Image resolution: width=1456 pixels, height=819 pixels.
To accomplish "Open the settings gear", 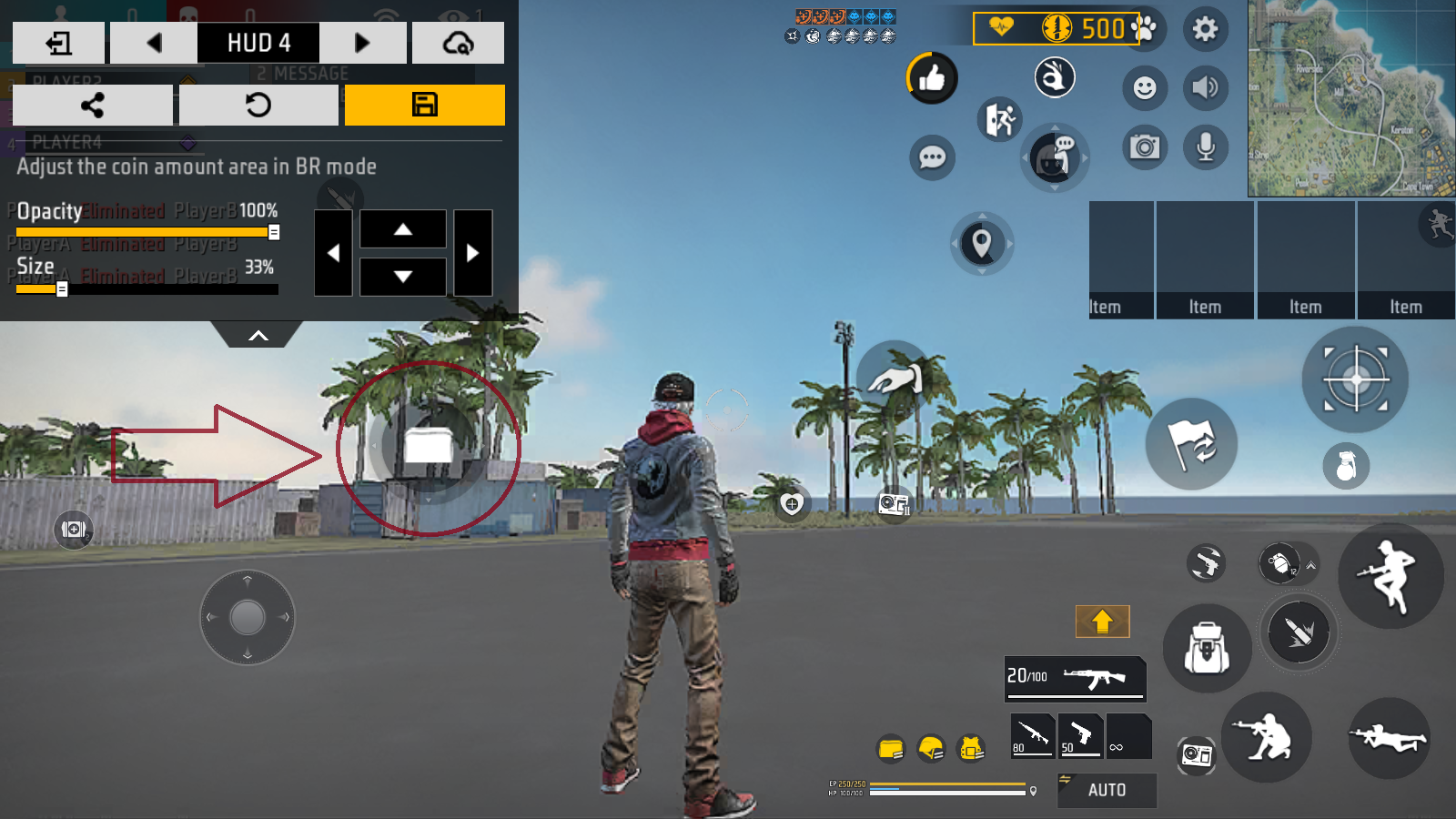I will point(1205,29).
